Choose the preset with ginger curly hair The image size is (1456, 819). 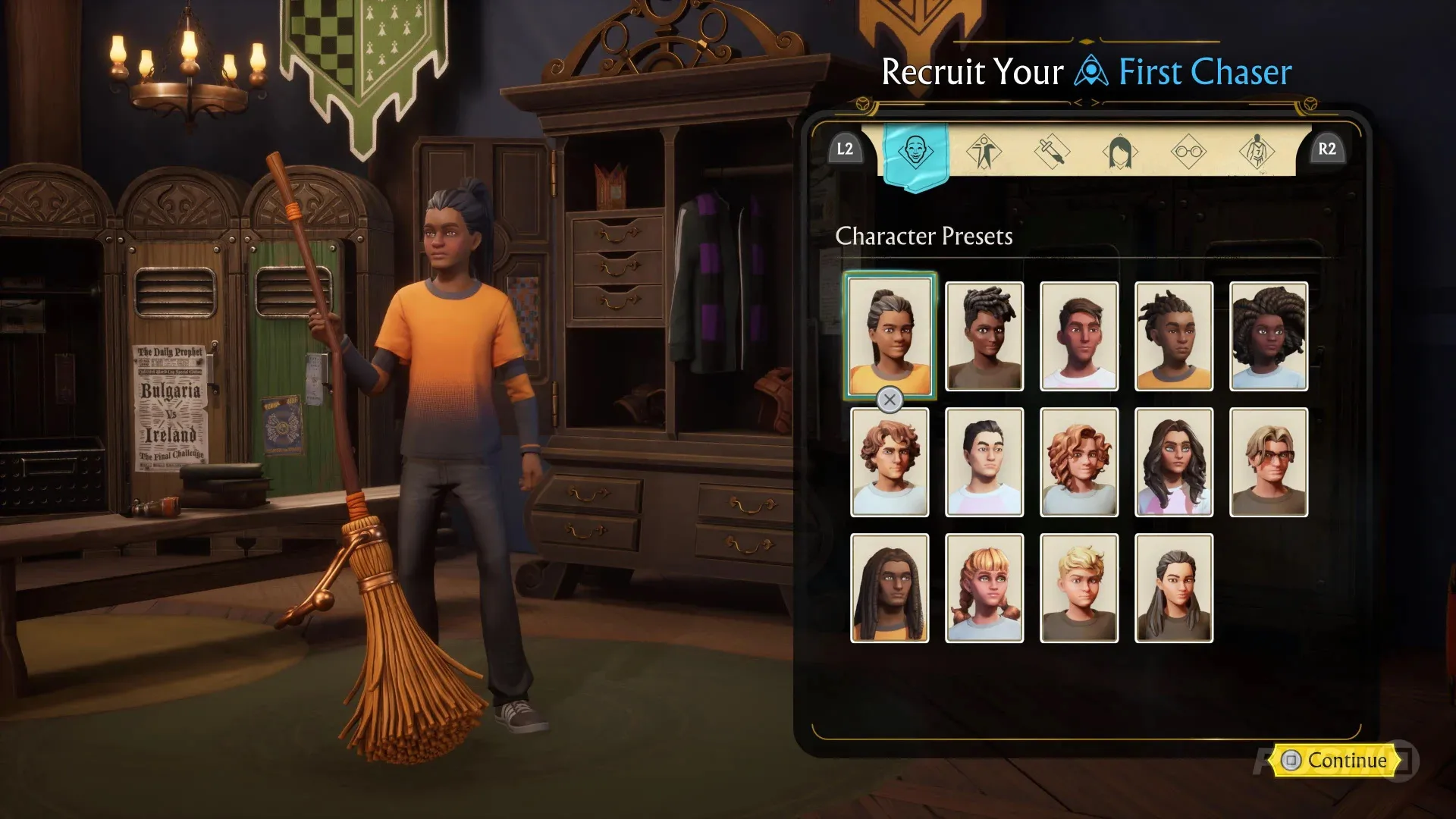click(1079, 463)
